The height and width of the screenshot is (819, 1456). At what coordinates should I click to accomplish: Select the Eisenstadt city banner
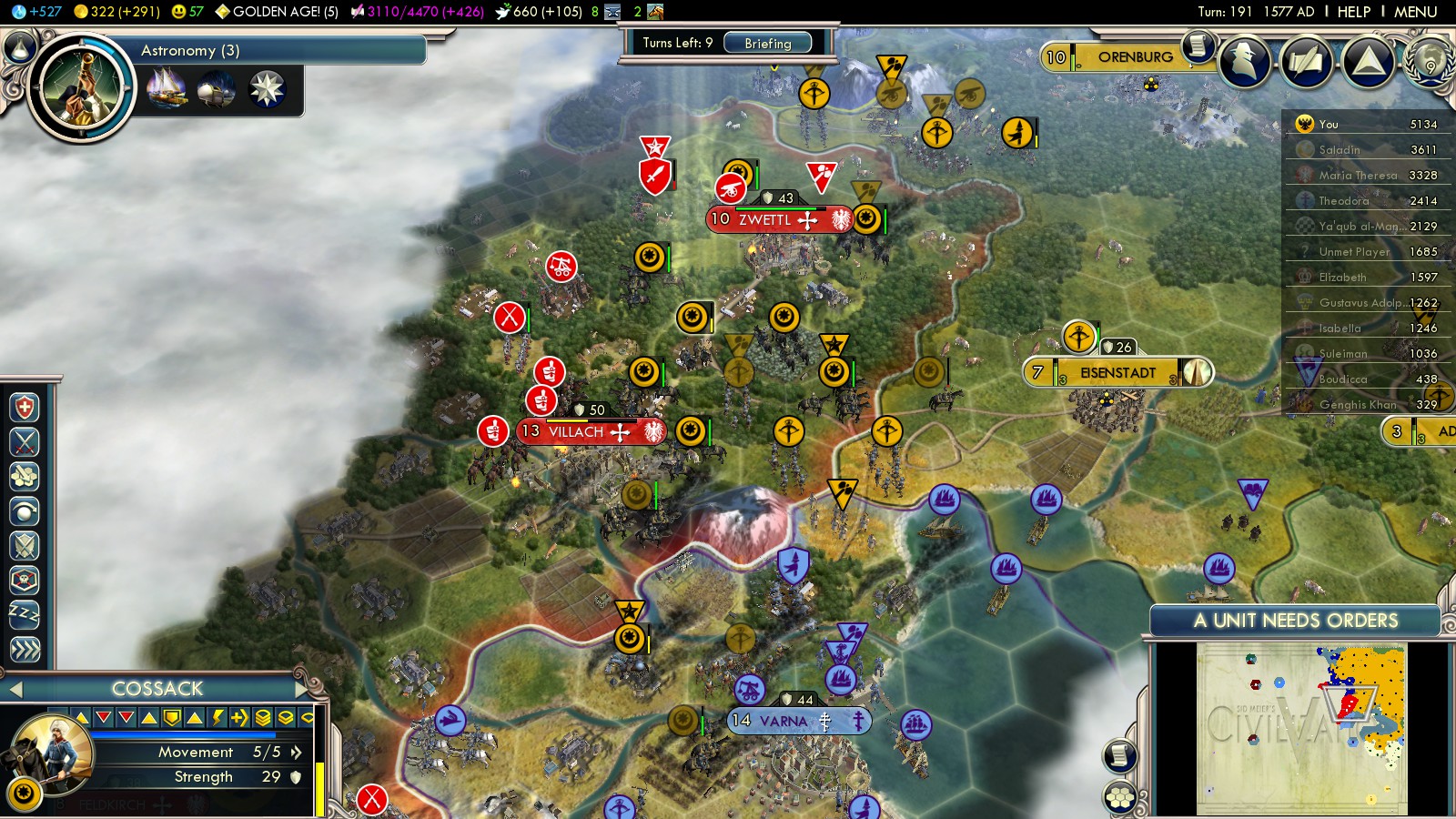coord(1117,373)
